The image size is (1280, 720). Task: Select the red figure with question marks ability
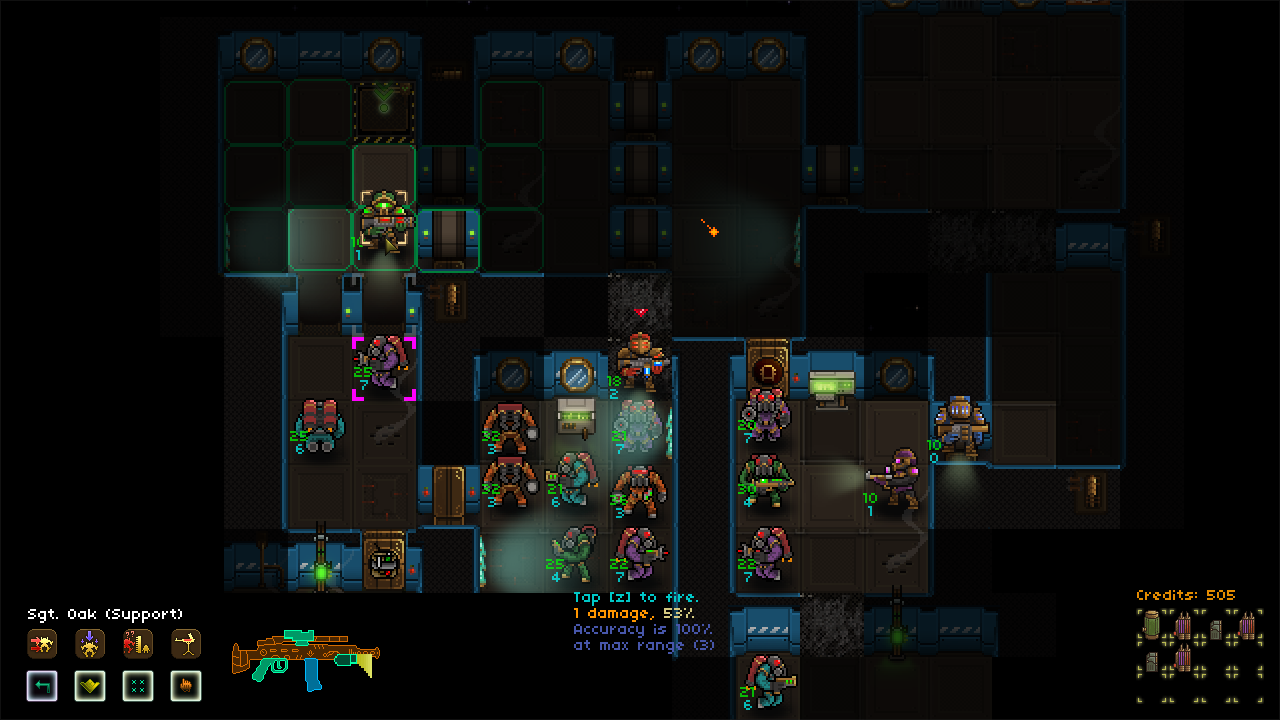click(x=138, y=644)
